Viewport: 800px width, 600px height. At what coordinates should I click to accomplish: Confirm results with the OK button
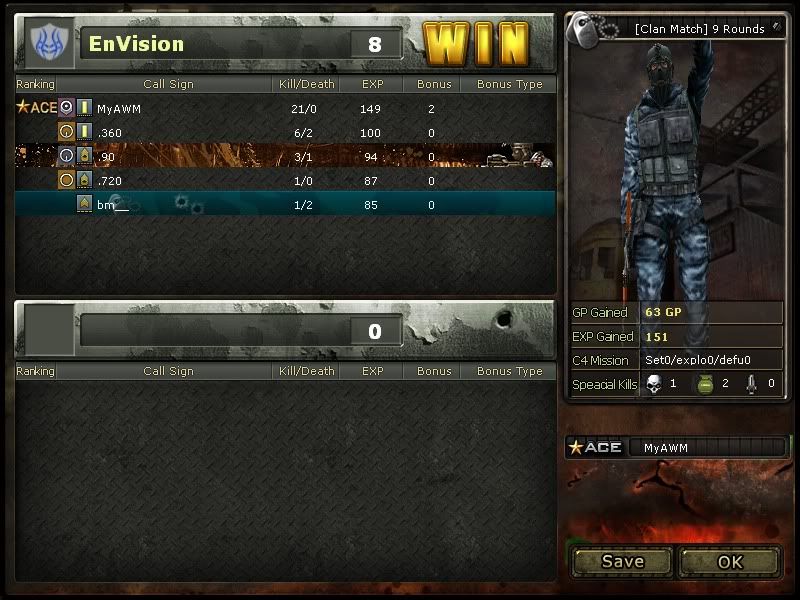(x=730, y=561)
